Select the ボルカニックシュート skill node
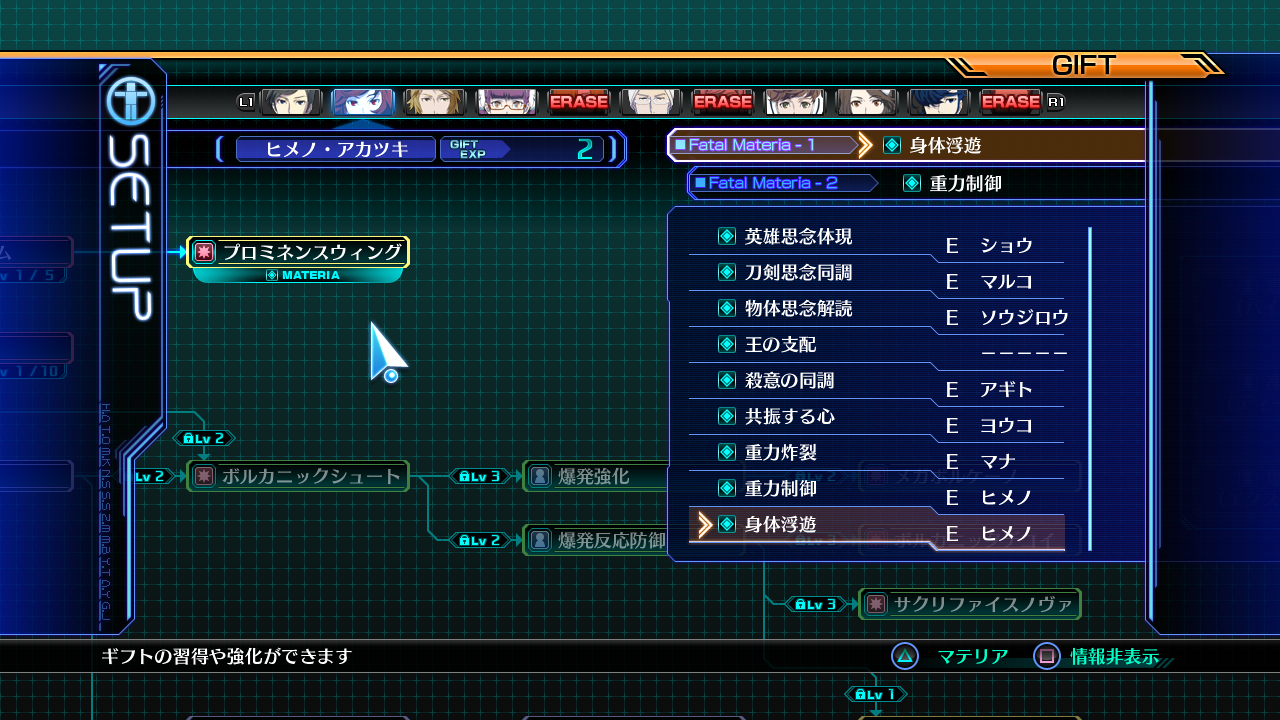Image resolution: width=1280 pixels, height=720 pixels. 297,477
